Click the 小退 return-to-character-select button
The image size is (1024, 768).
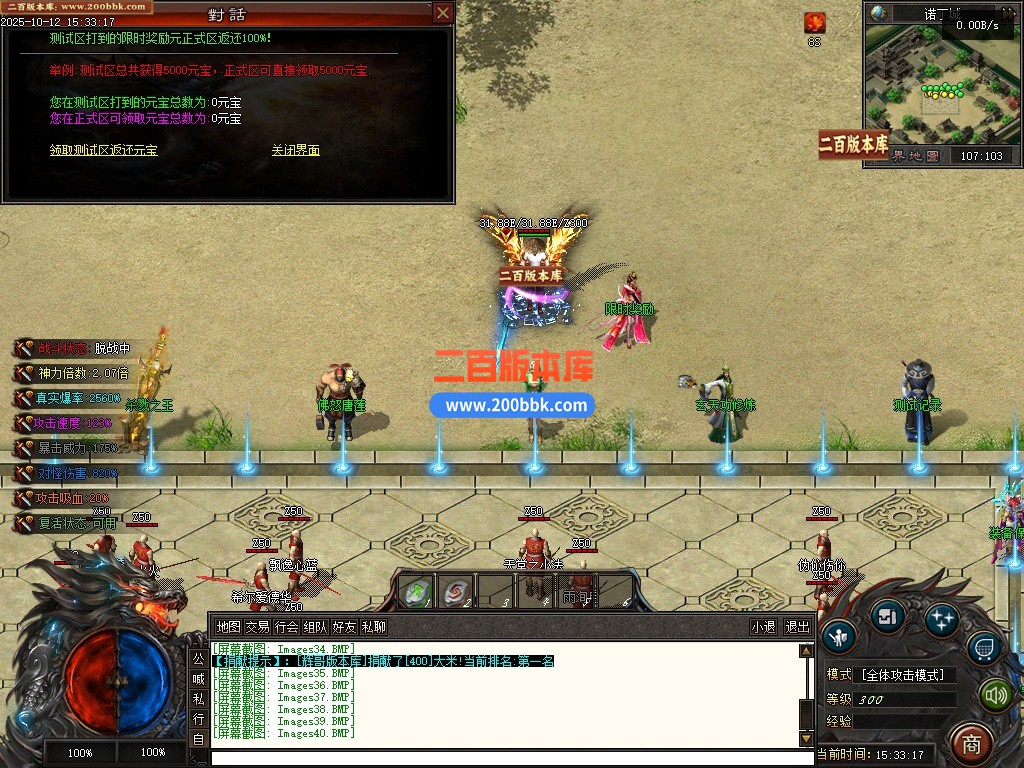click(763, 627)
